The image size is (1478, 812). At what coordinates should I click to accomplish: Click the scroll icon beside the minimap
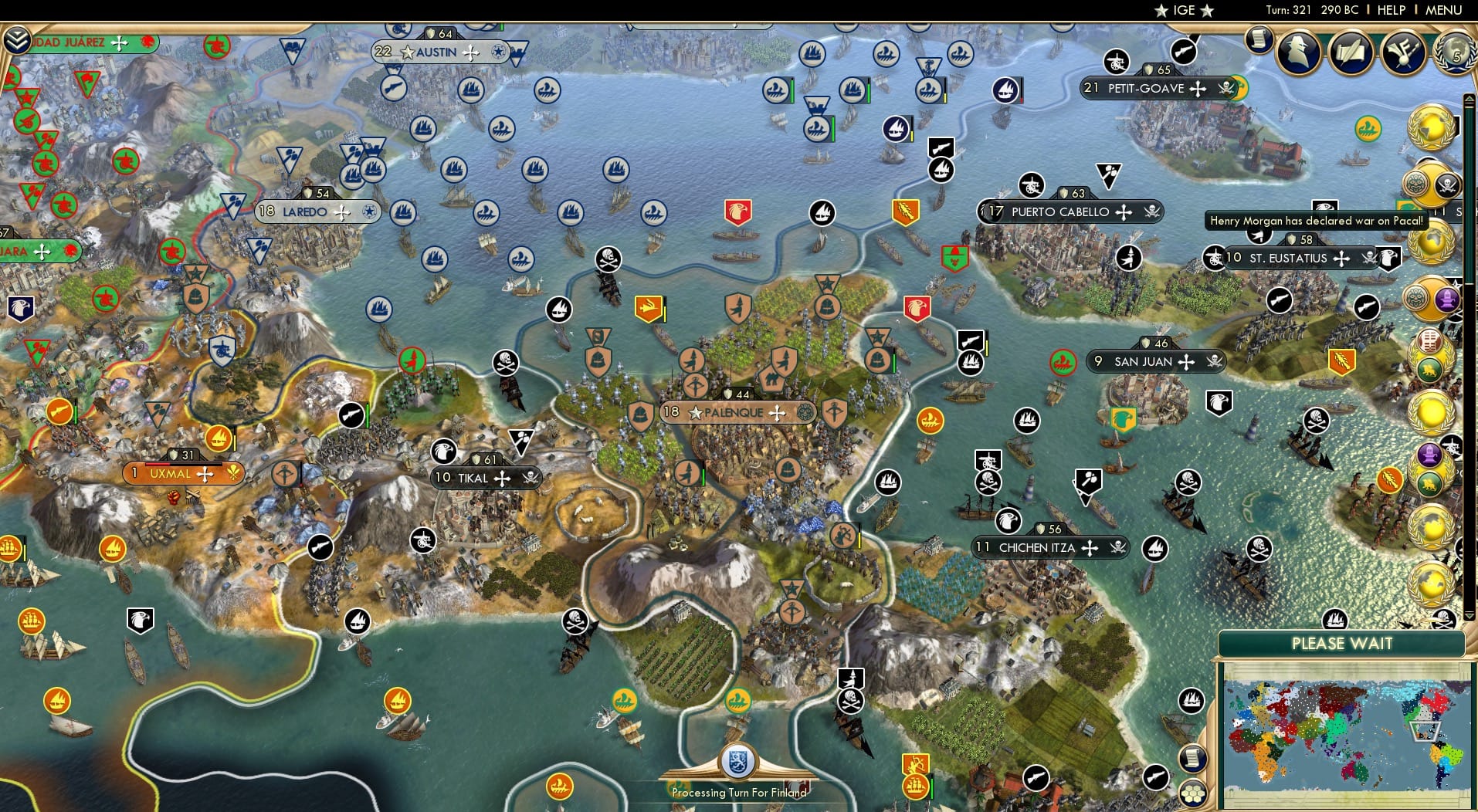pos(1193,757)
